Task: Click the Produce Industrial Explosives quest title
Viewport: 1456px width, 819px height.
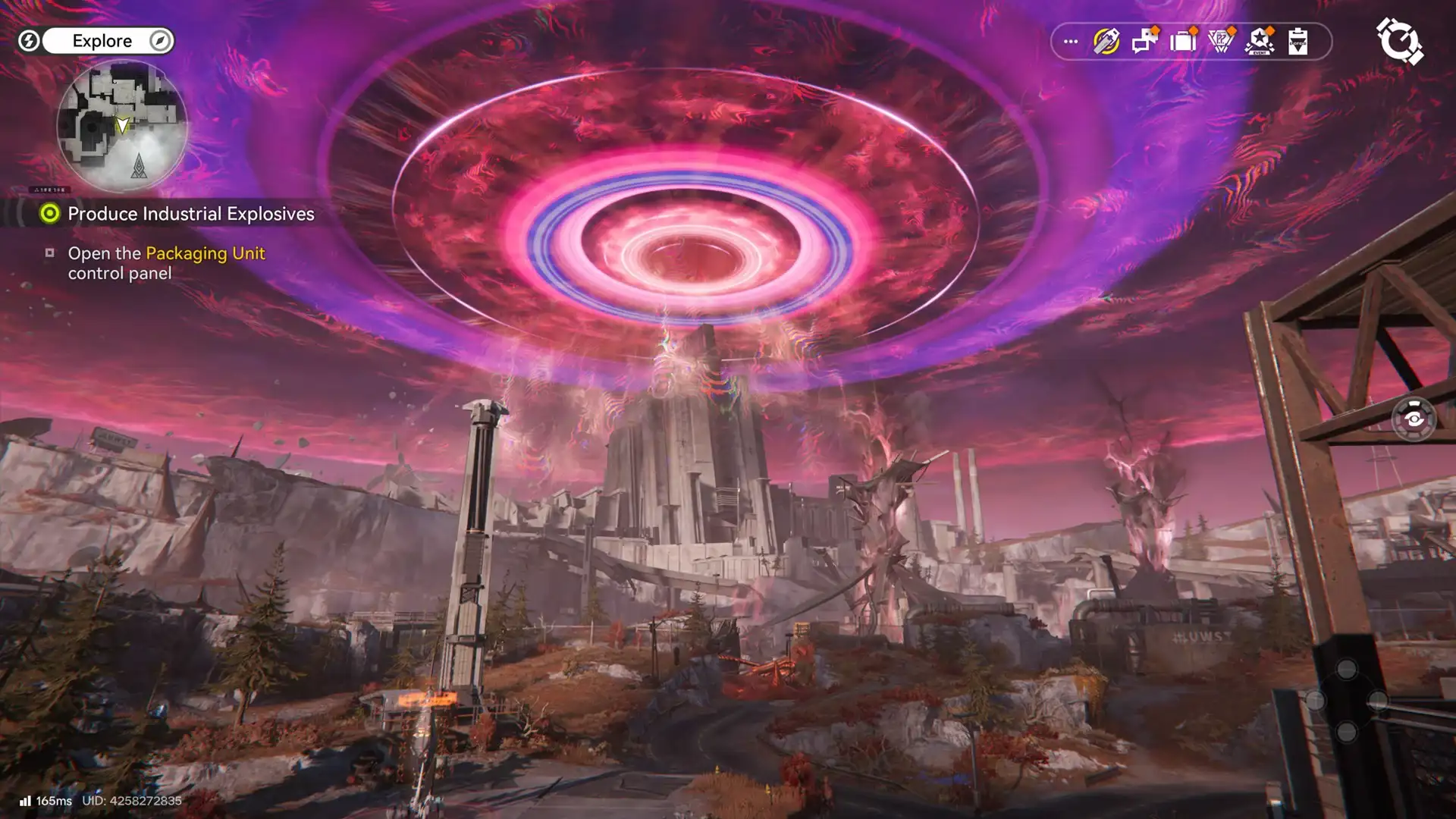Action: tap(191, 214)
